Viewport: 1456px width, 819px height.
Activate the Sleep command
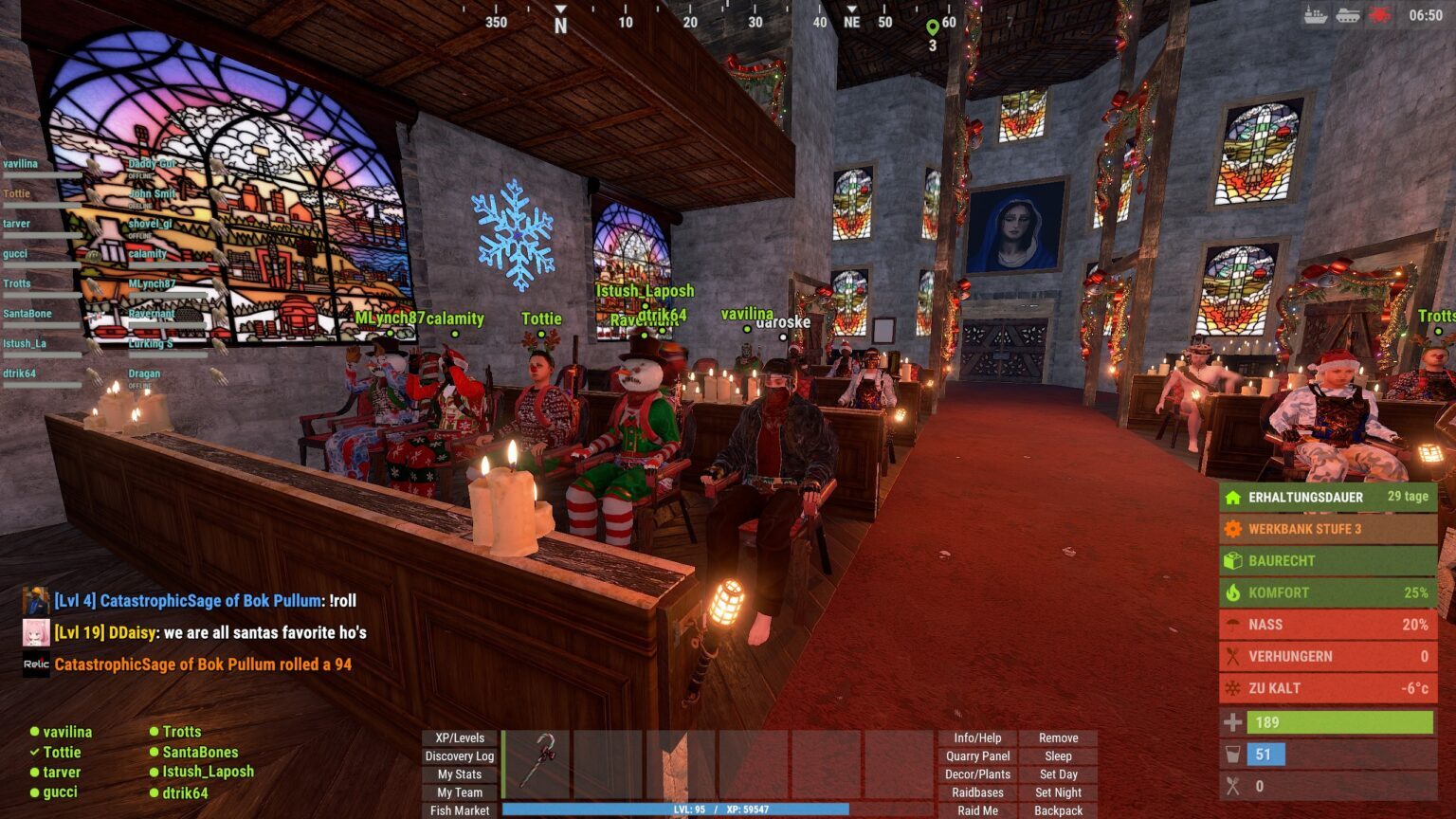click(1059, 755)
